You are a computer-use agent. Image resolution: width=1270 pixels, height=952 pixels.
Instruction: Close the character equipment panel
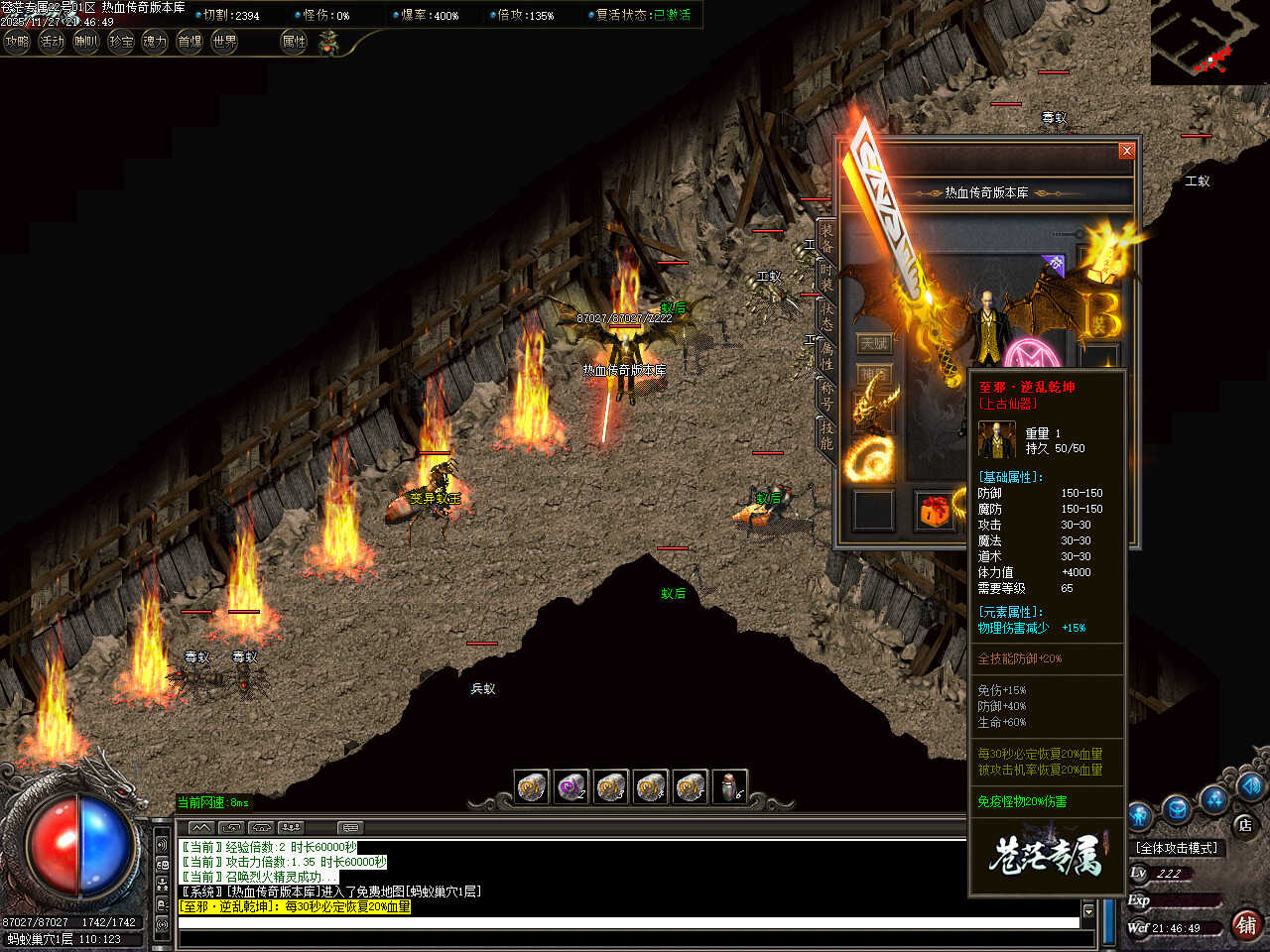1126,151
